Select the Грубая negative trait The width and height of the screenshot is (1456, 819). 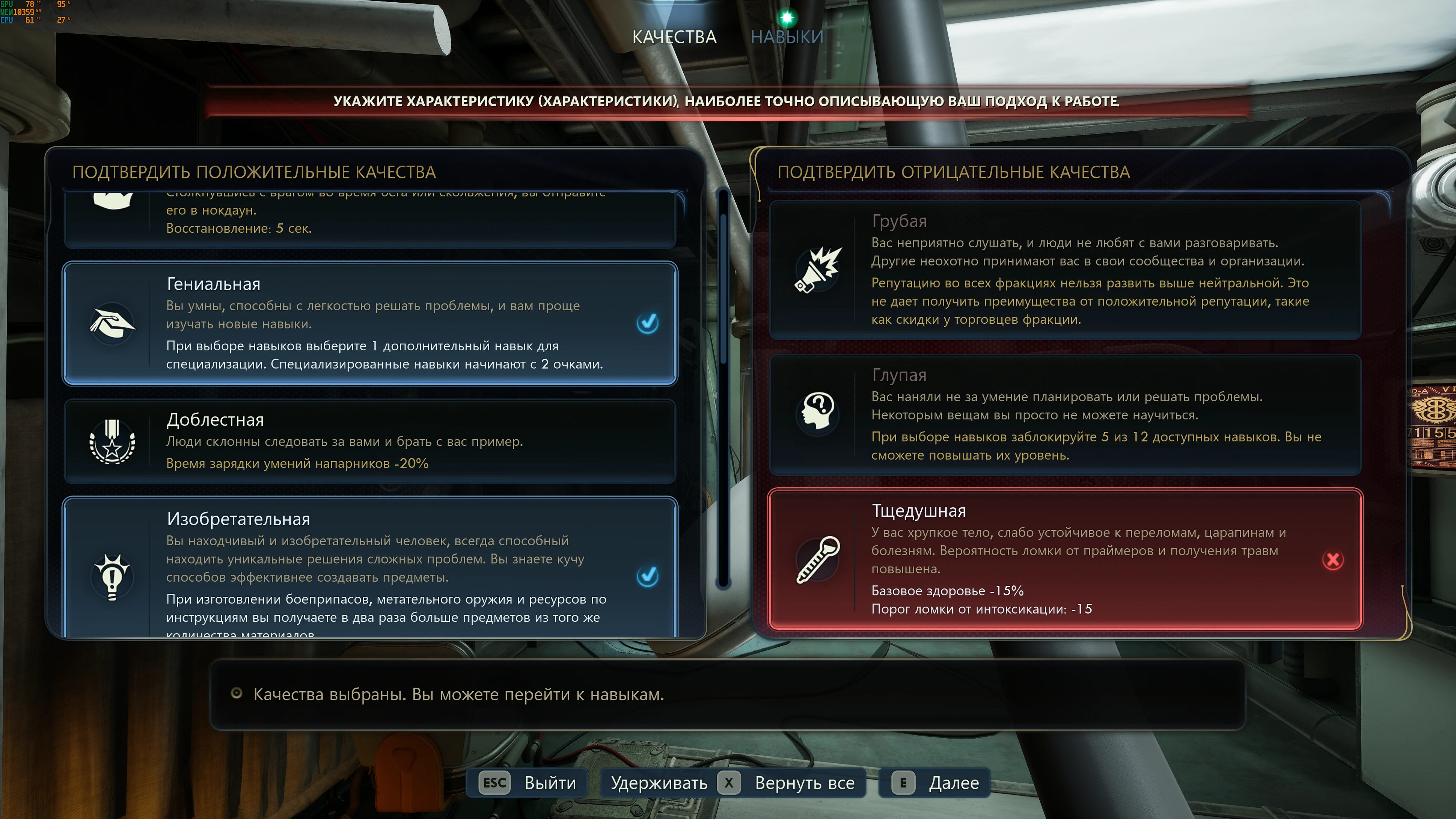1065,270
